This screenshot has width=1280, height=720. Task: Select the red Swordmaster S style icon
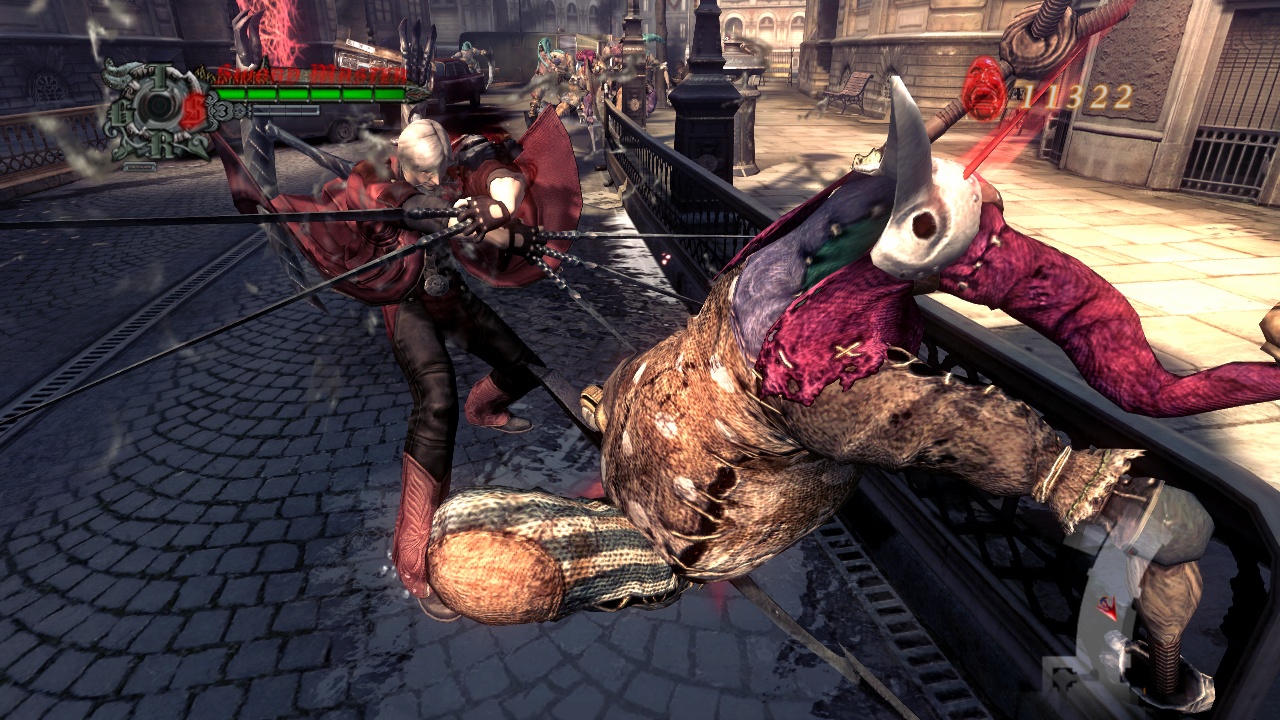click(192, 111)
